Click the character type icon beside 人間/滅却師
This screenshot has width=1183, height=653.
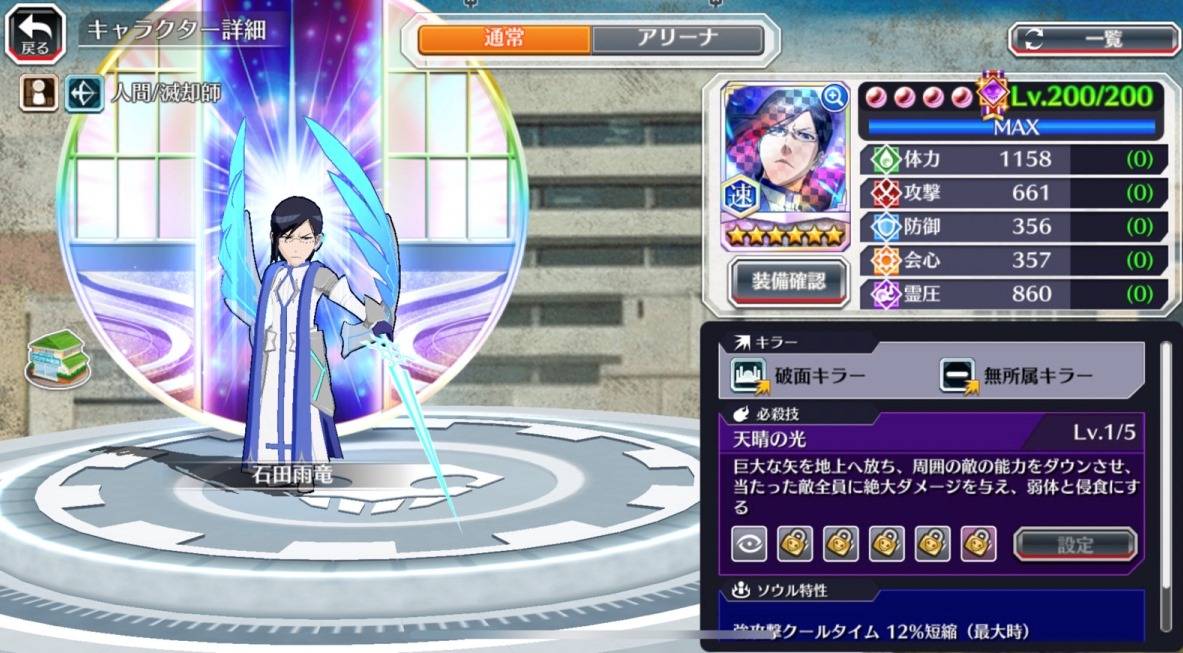tap(85, 94)
